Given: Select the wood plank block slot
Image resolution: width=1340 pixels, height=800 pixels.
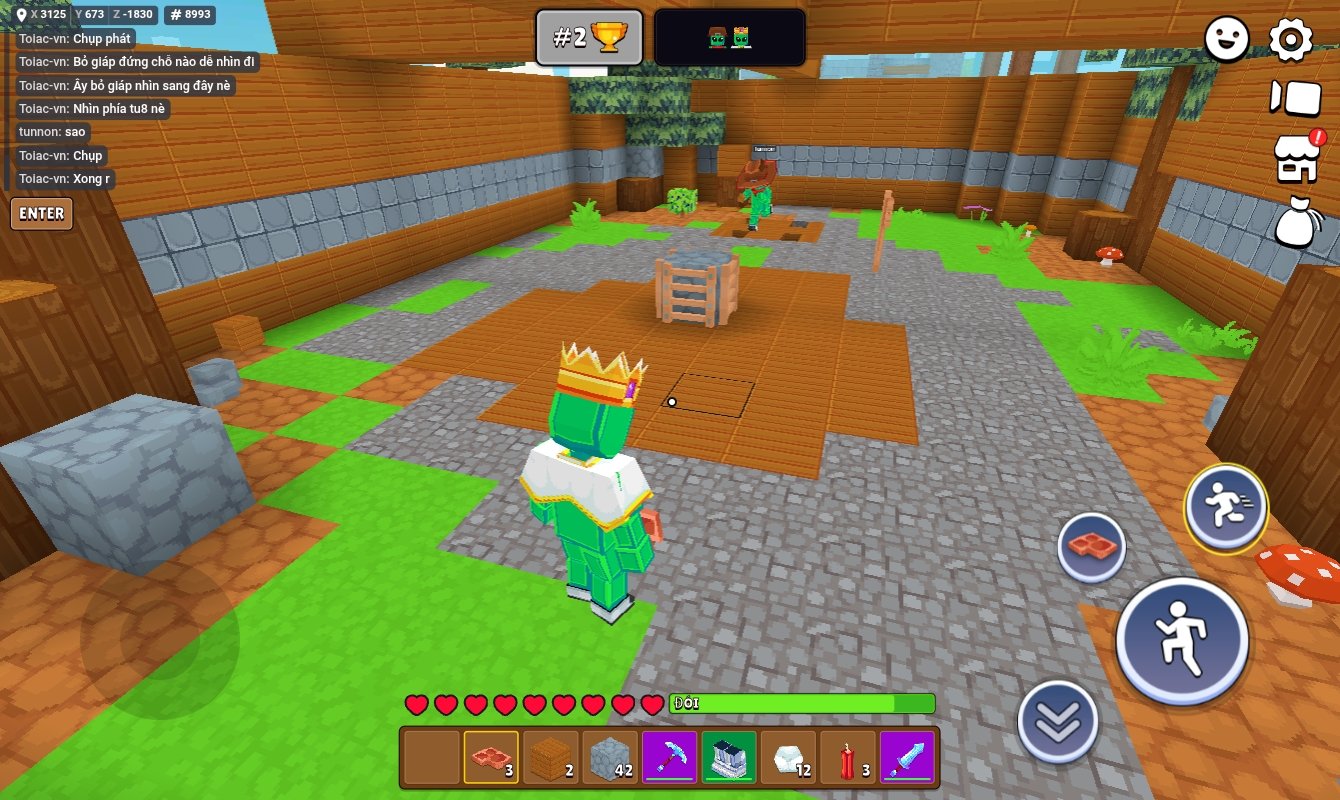Looking at the screenshot, I should (x=551, y=758).
